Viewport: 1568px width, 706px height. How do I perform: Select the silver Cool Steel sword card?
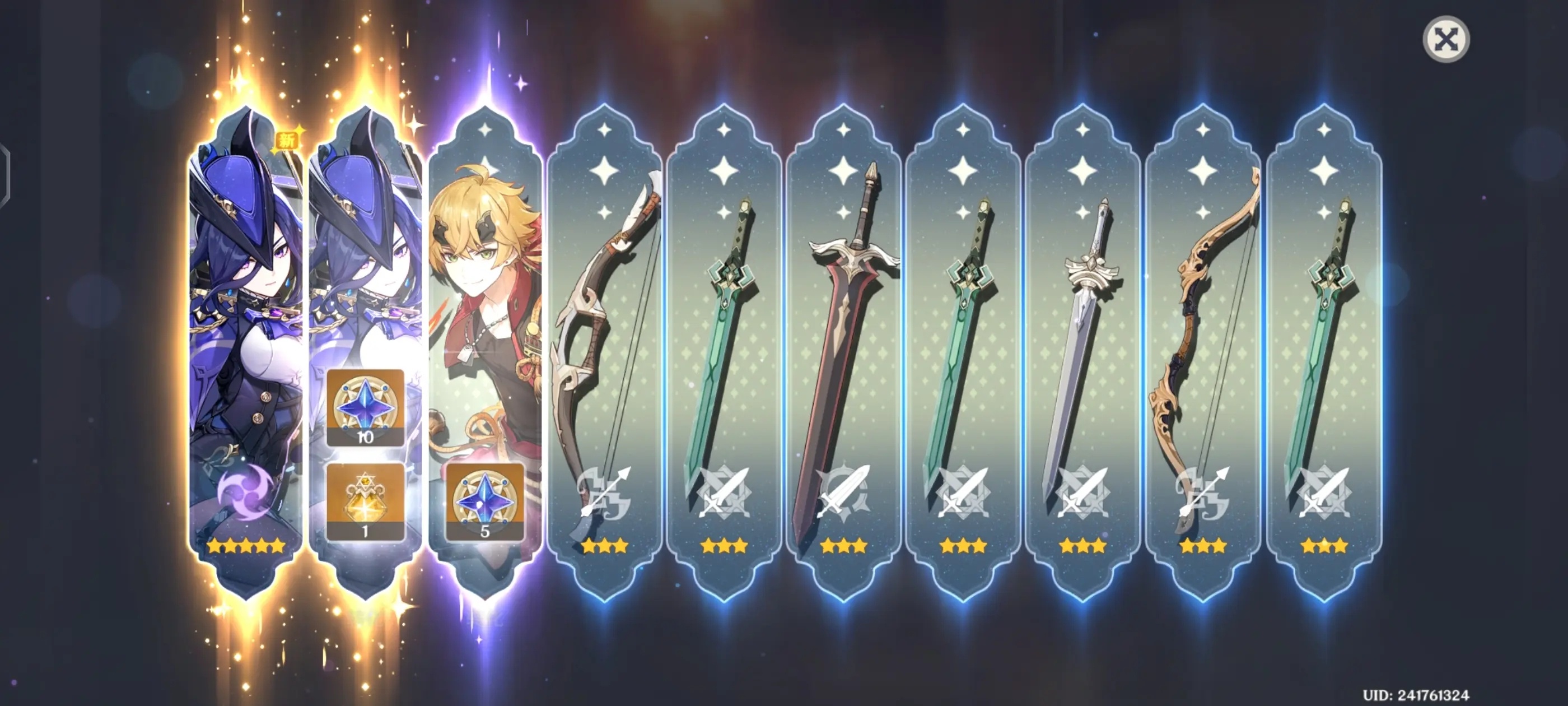coord(1083,354)
